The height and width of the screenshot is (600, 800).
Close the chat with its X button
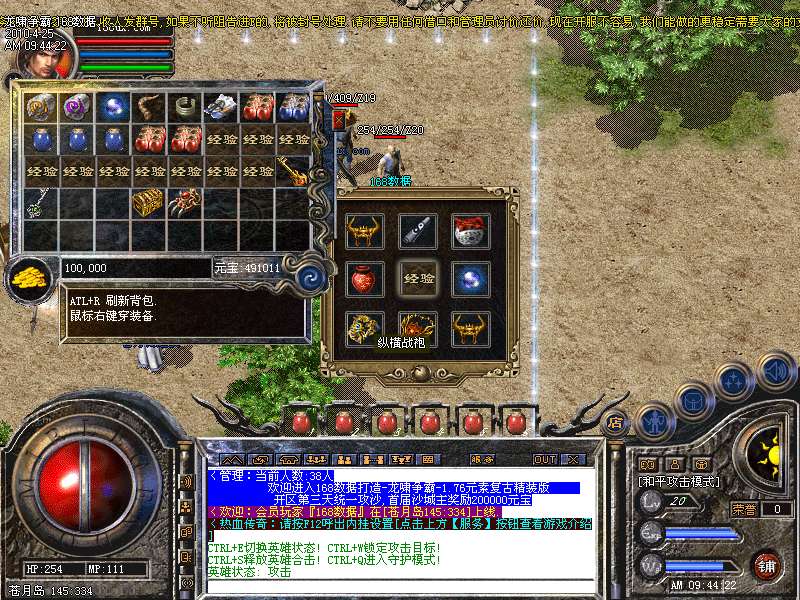[x=573, y=459]
